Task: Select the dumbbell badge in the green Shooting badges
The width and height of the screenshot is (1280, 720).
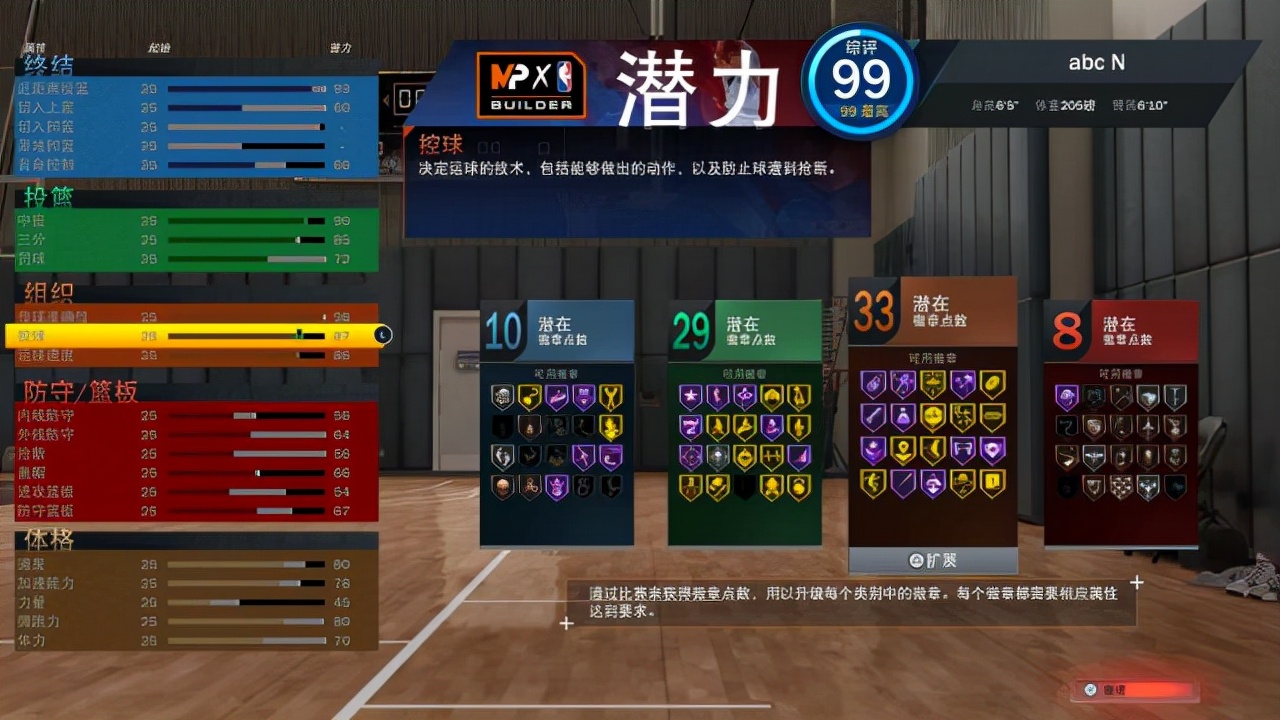Action: pos(771,454)
